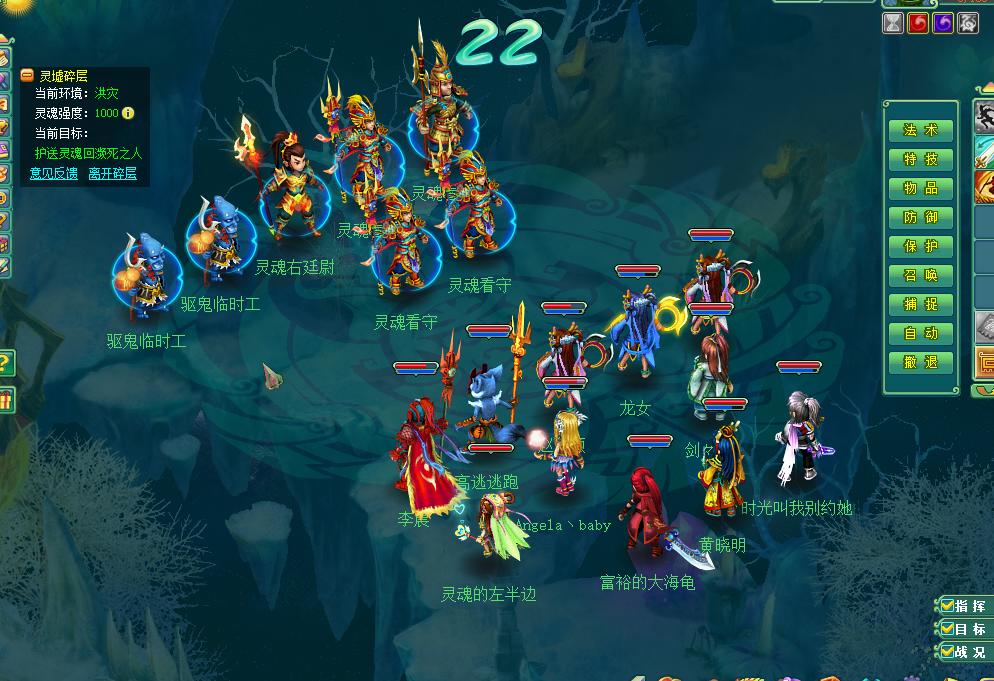Image resolution: width=994 pixels, height=681 pixels.
Task: Click the hourglass icon at top right
Action: click(x=893, y=23)
